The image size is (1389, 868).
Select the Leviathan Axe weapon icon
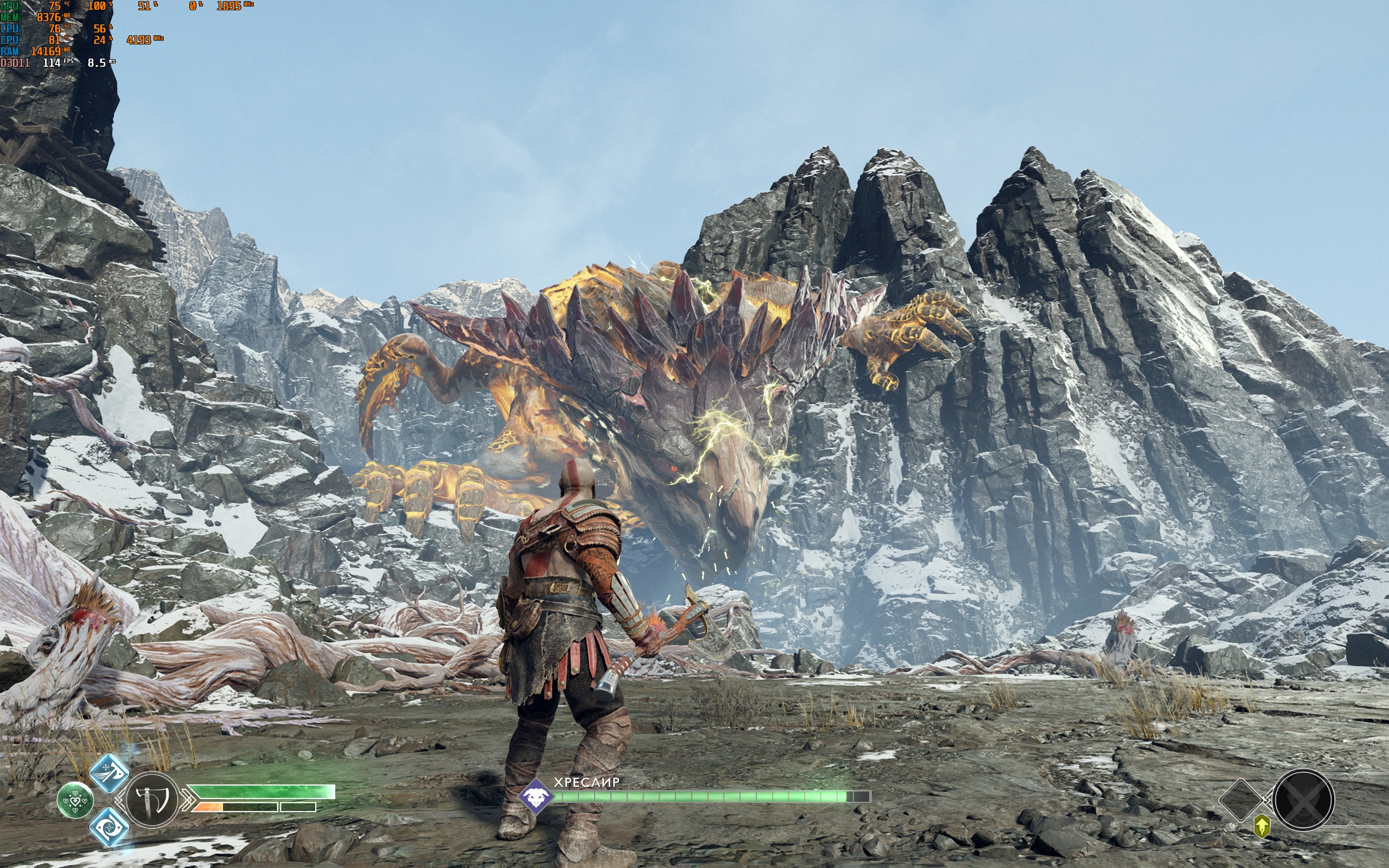tap(152, 800)
